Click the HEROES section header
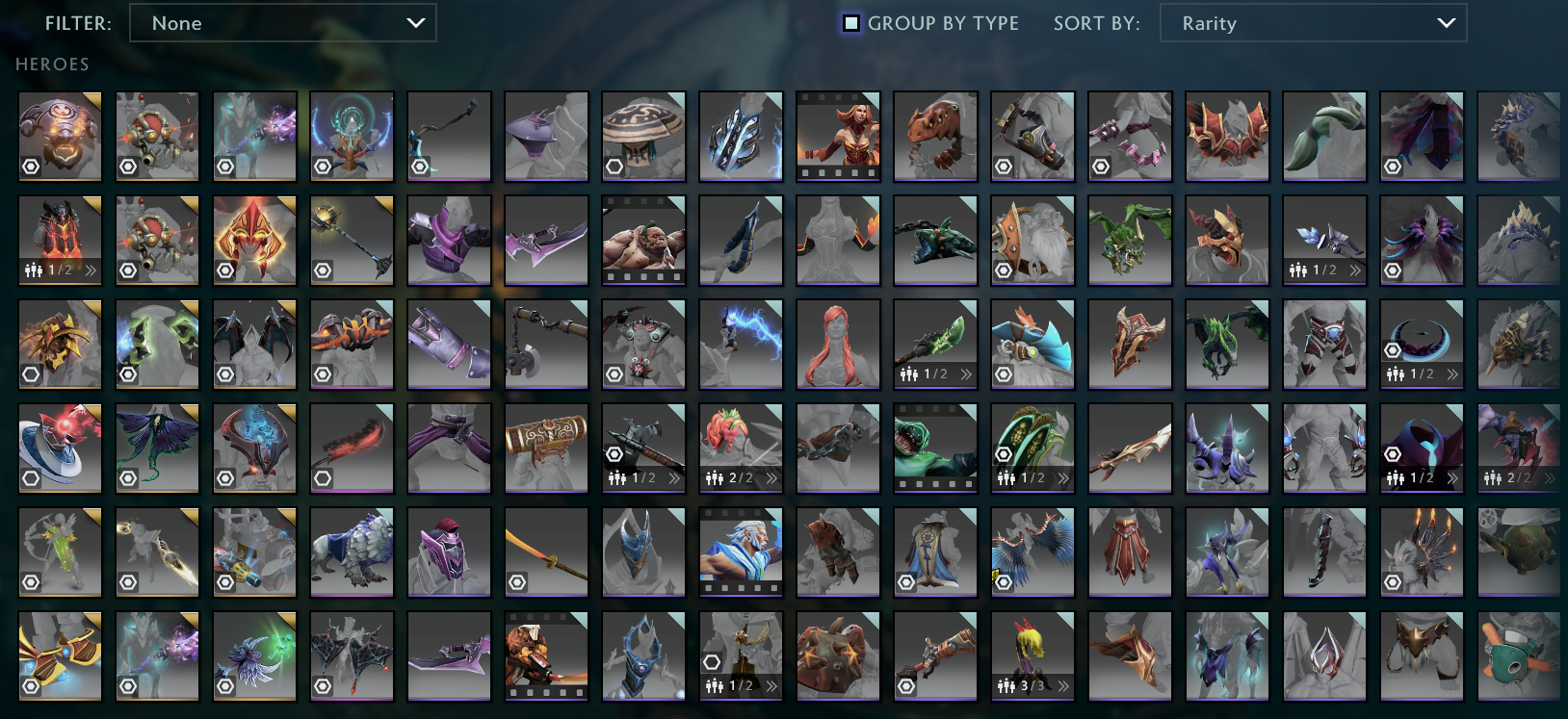The height and width of the screenshot is (719, 1568). point(51,64)
